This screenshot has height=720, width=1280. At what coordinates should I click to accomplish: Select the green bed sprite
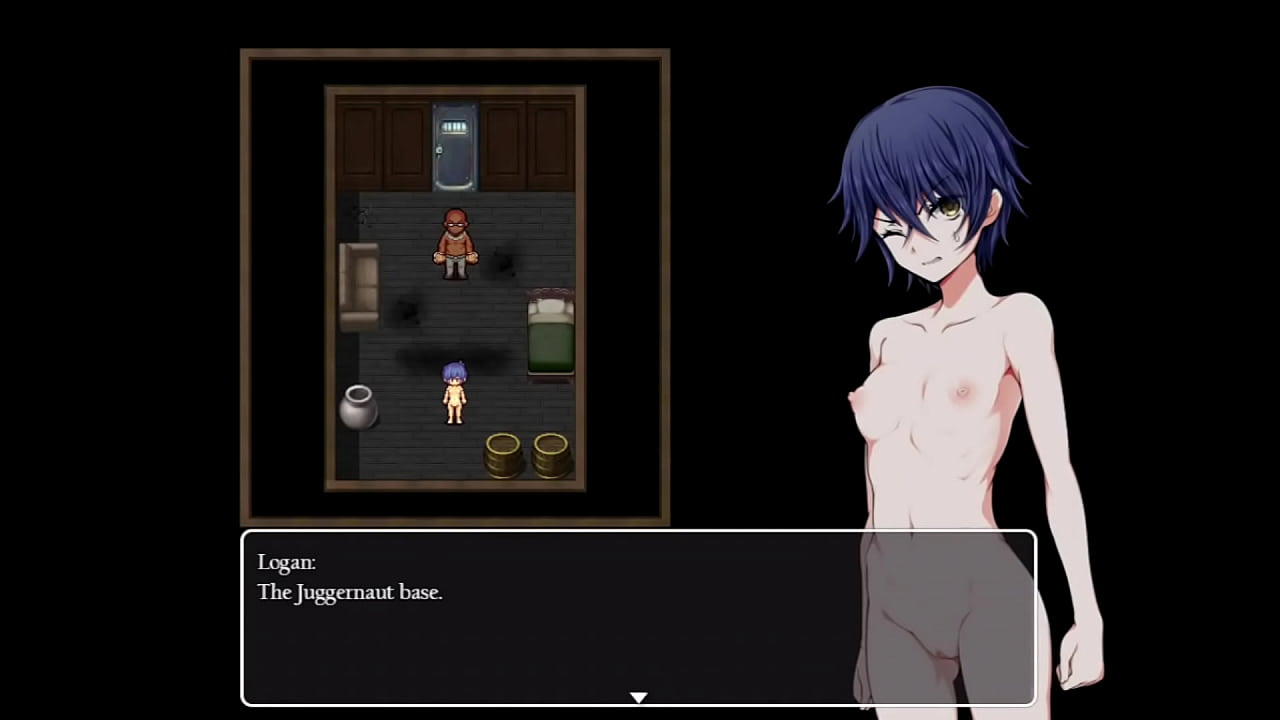pos(548,333)
